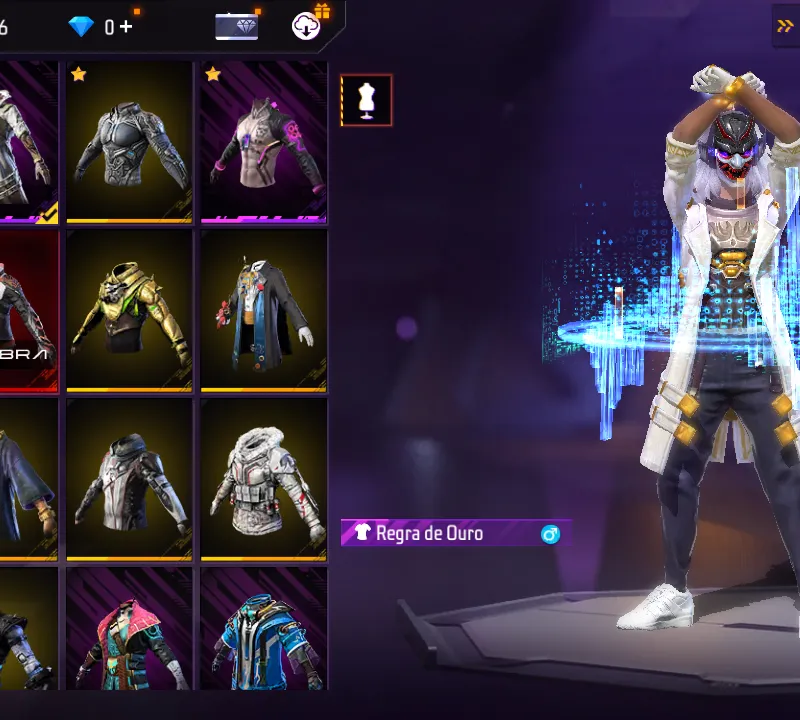Equip the gold hooded jacket
Screen dimensions: 800x720
[130, 311]
